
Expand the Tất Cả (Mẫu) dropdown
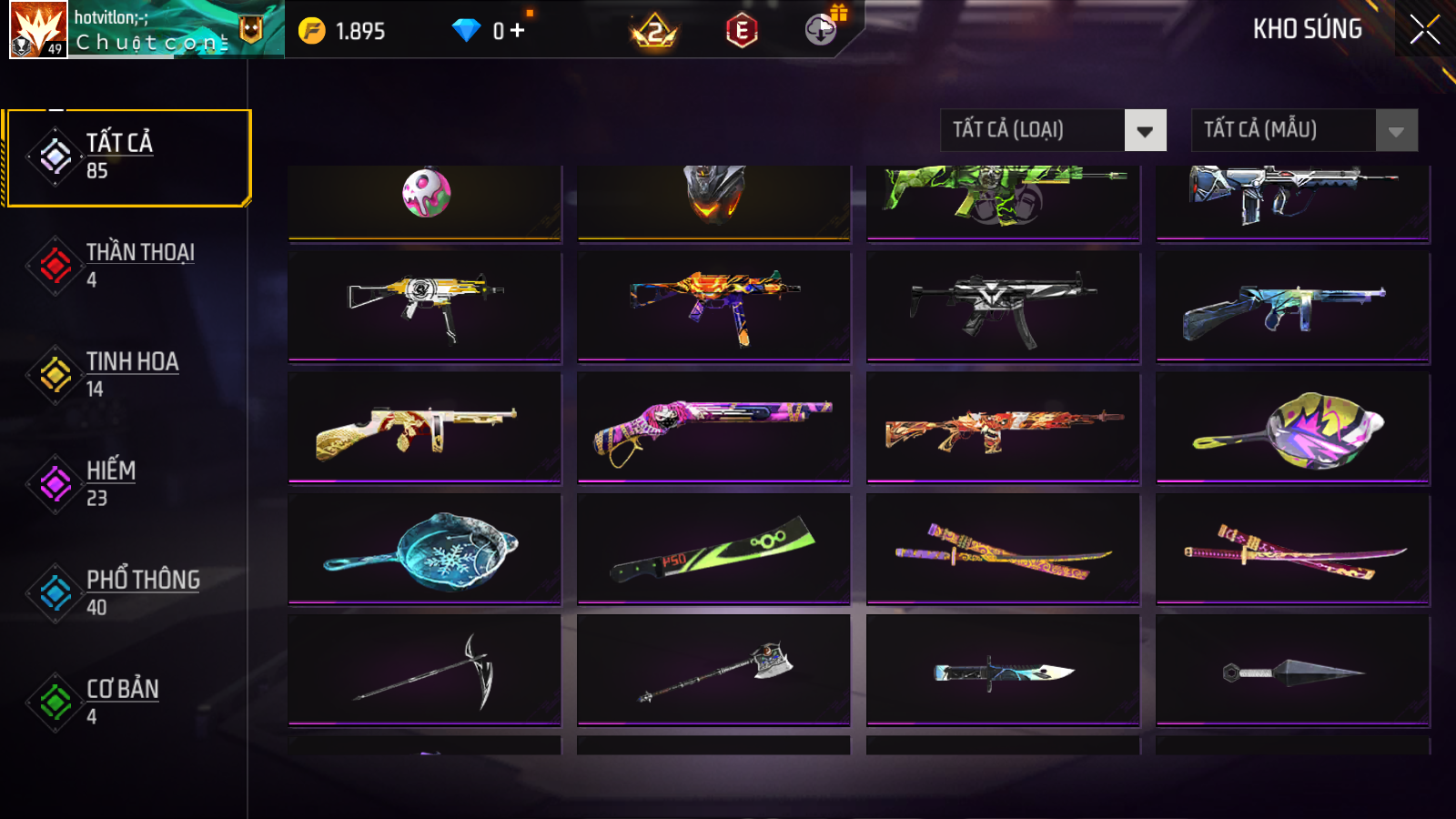point(1304,130)
